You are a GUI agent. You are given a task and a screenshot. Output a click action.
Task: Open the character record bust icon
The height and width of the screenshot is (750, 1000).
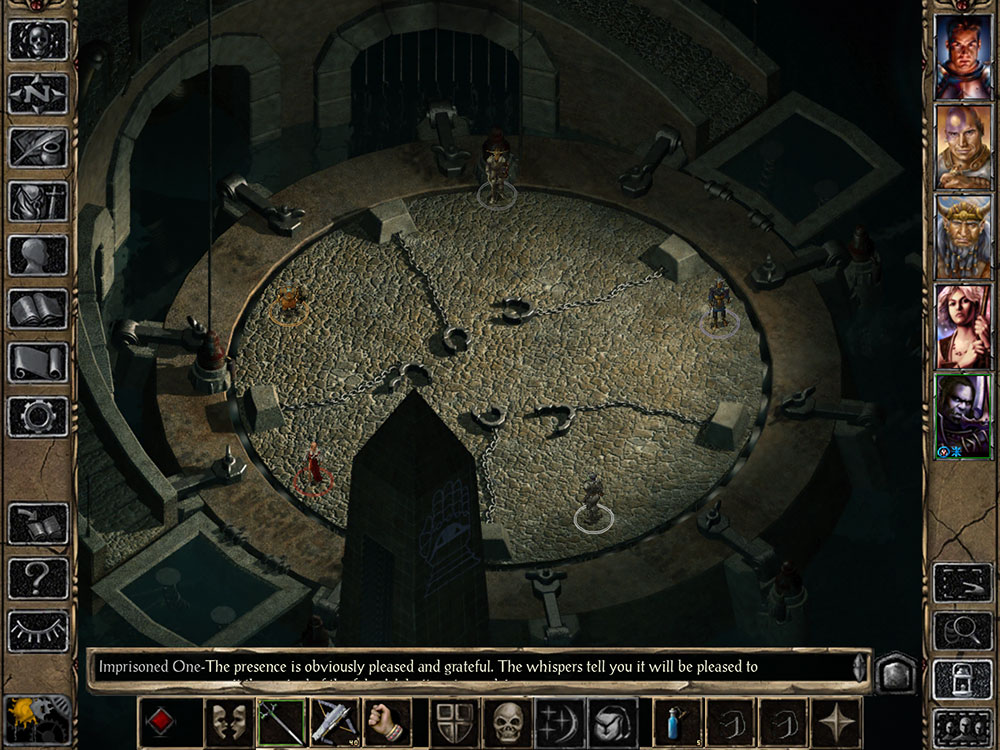[38, 256]
